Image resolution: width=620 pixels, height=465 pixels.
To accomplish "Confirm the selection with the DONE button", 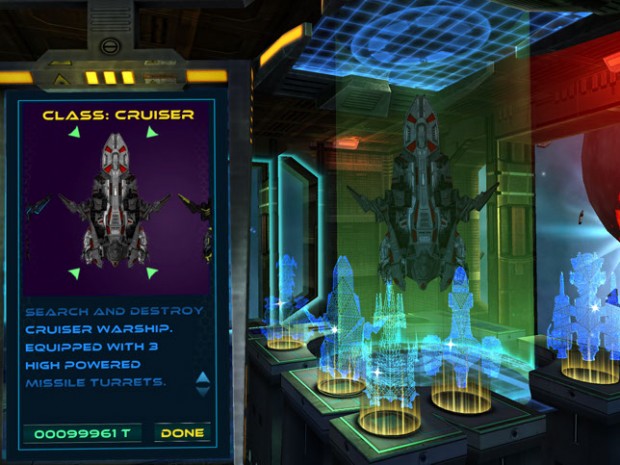I will pyautogui.click(x=182, y=433).
